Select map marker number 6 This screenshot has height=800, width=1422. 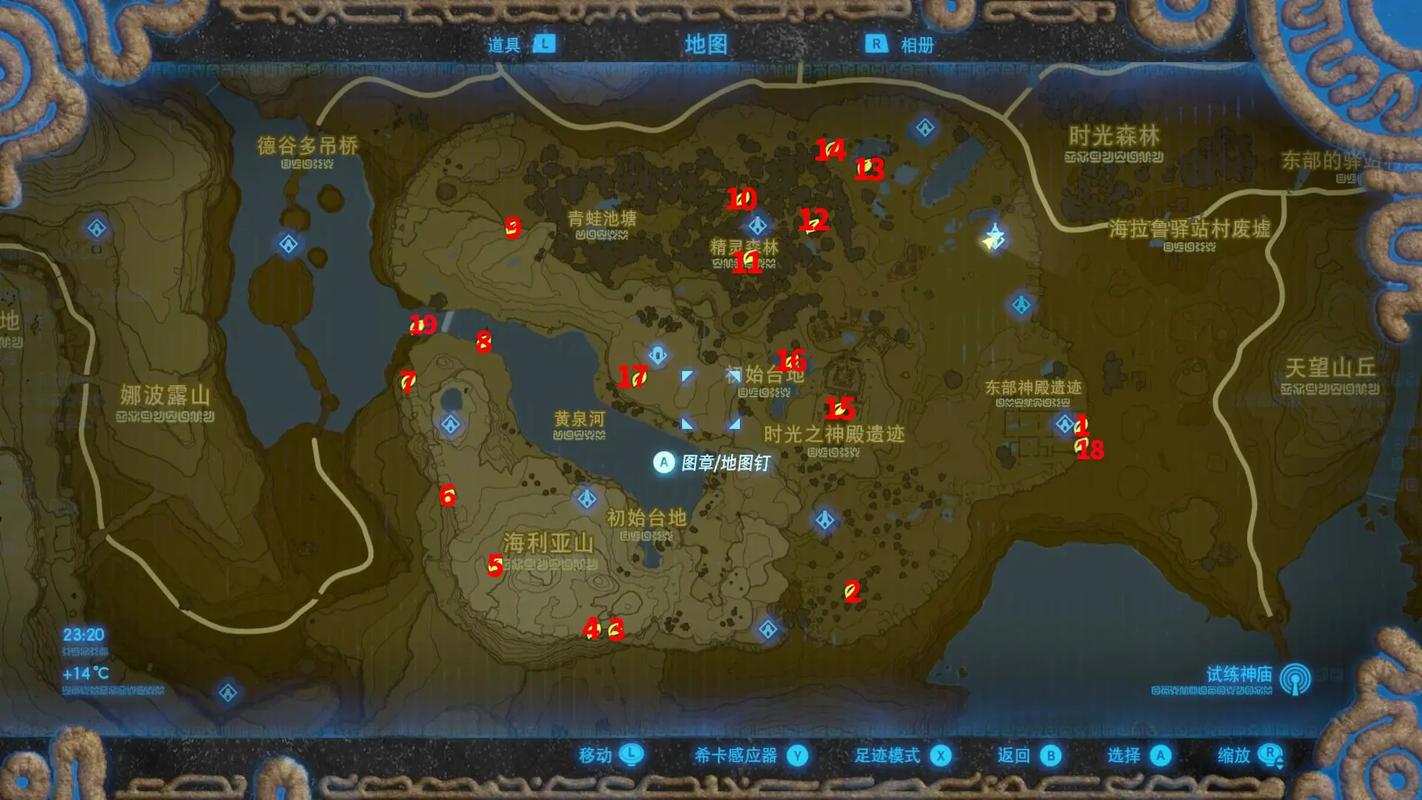[447, 495]
